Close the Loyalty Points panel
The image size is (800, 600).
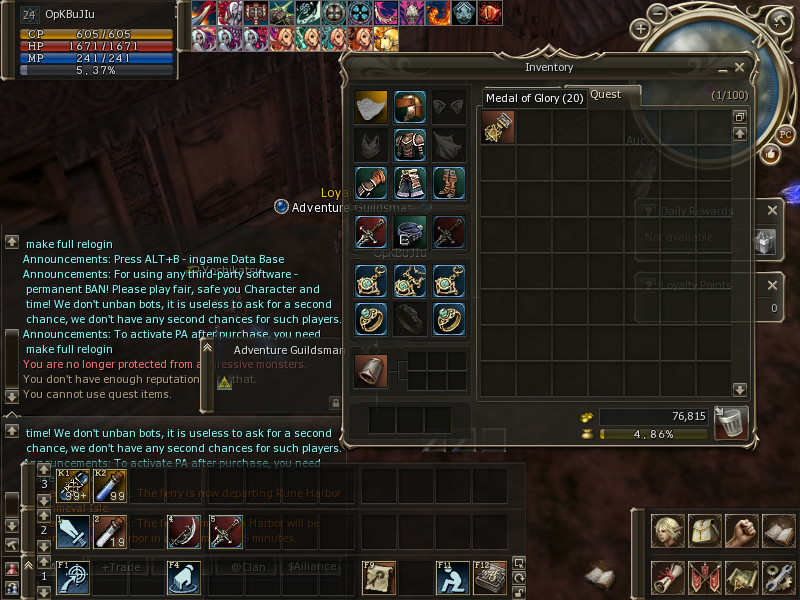click(772, 285)
